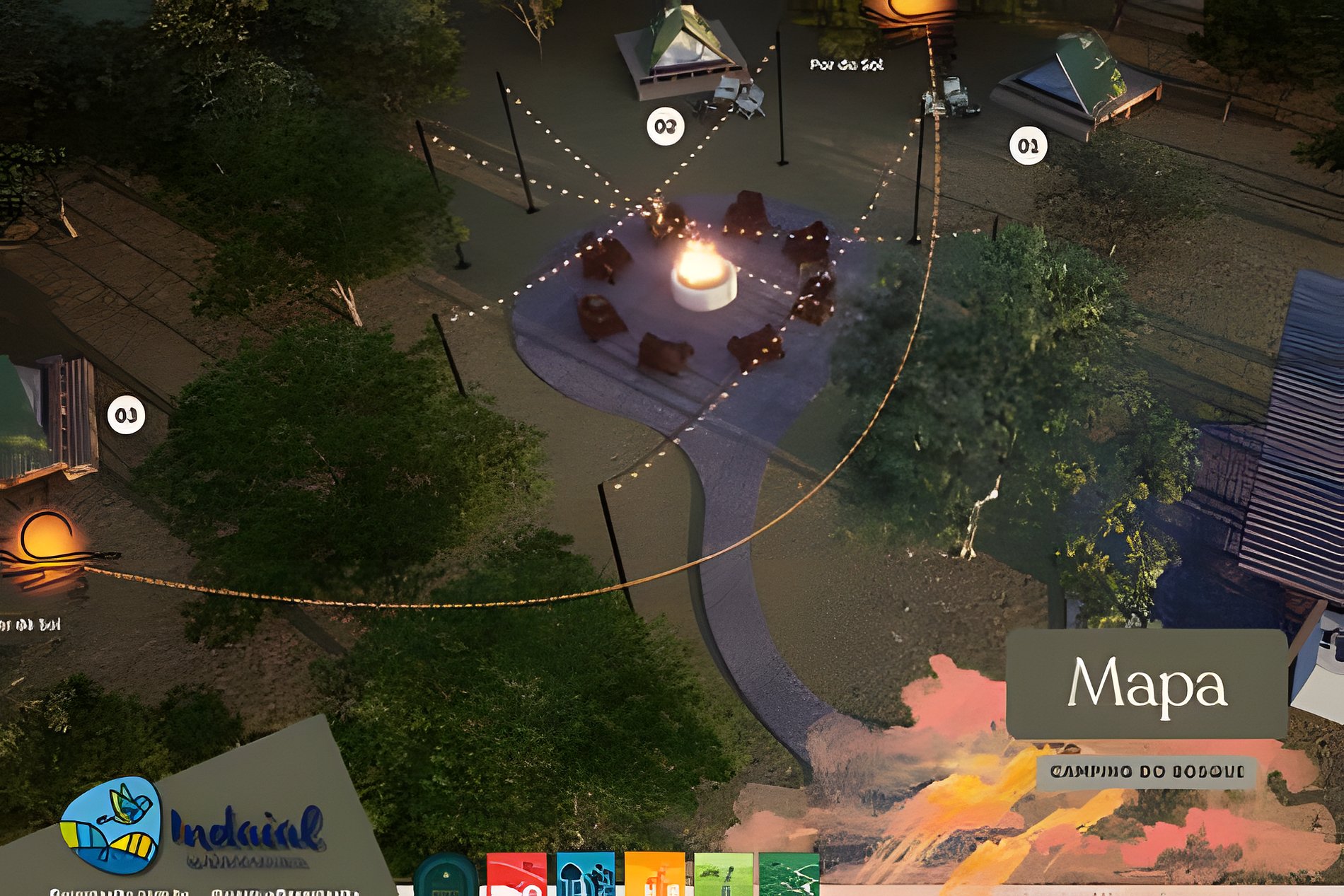This screenshot has height=896, width=1344.
Task: Pick the numbered marker beside the wooden cabin
Action: [126, 415]
